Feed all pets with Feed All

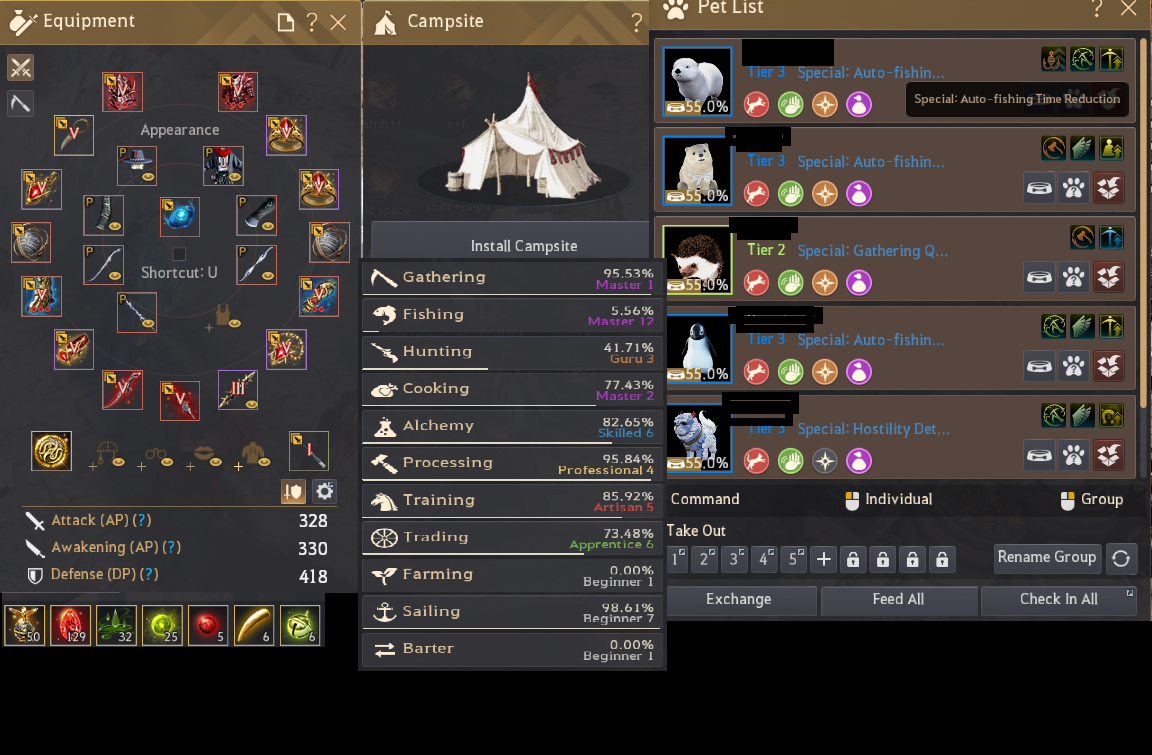[x=898, y=600]
